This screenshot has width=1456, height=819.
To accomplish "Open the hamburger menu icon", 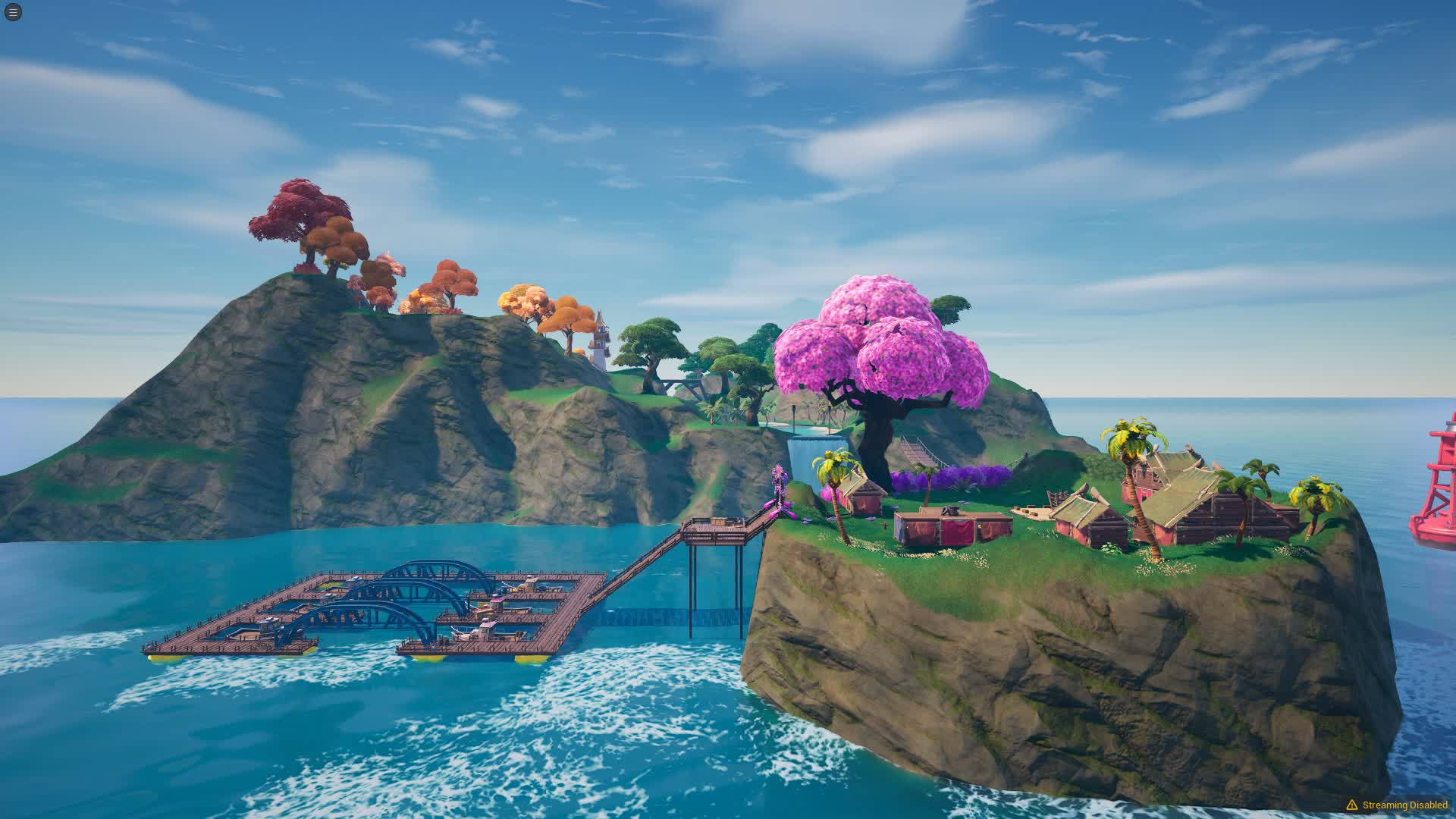I will click(x=13, y=12).
